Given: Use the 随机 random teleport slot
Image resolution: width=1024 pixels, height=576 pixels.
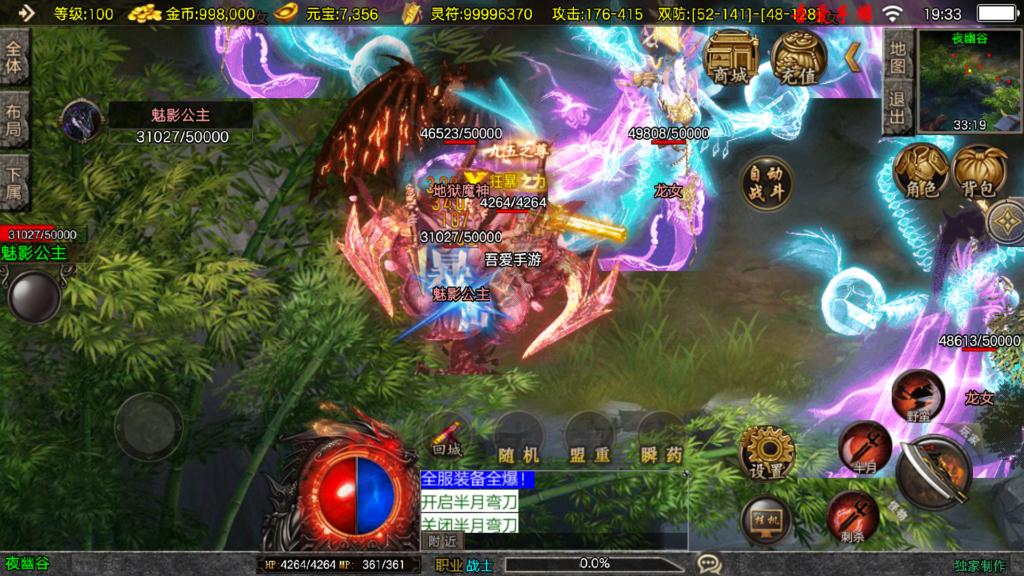Looking at the screenshot, I should point(518,438).
